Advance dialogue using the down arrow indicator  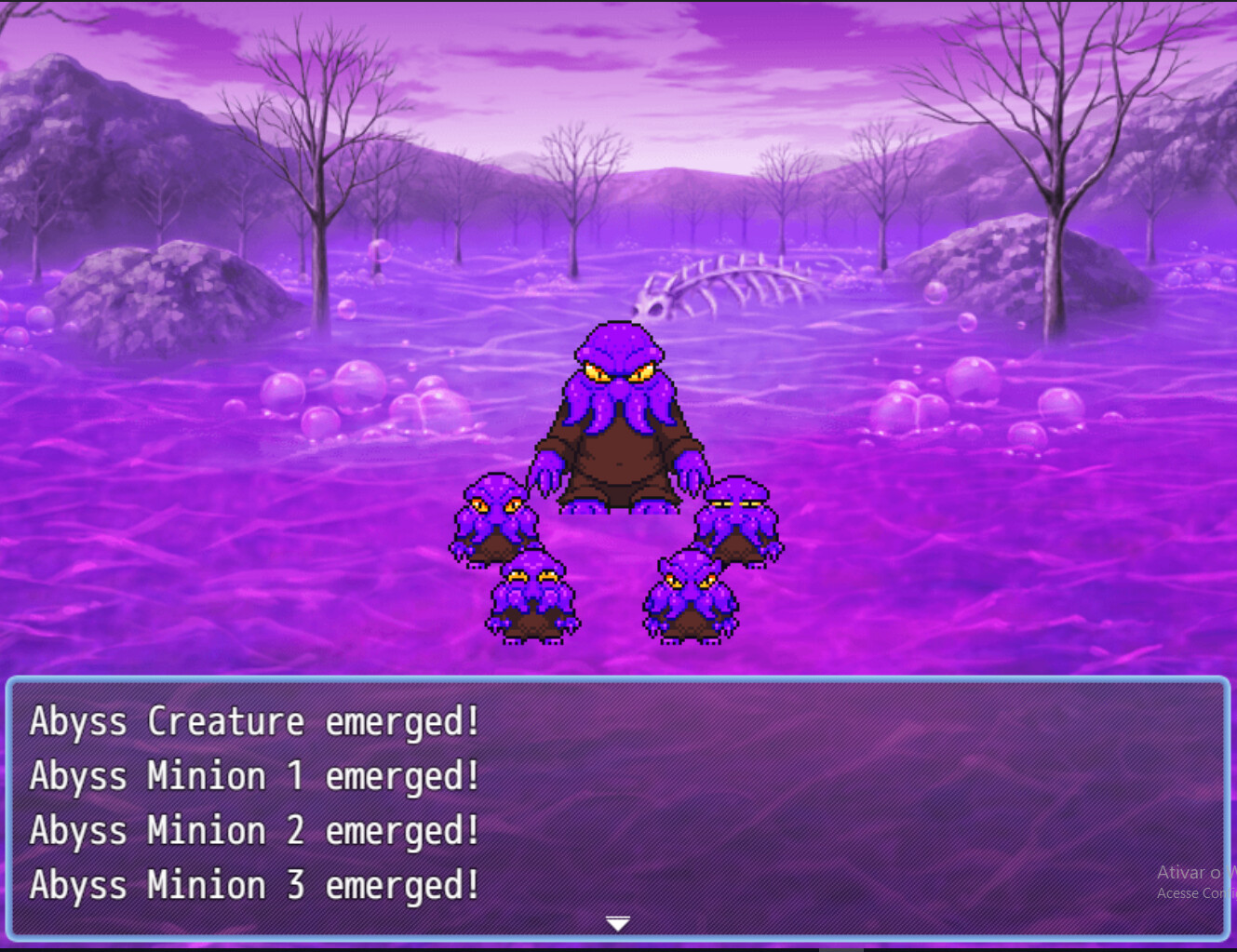point(617,921)
